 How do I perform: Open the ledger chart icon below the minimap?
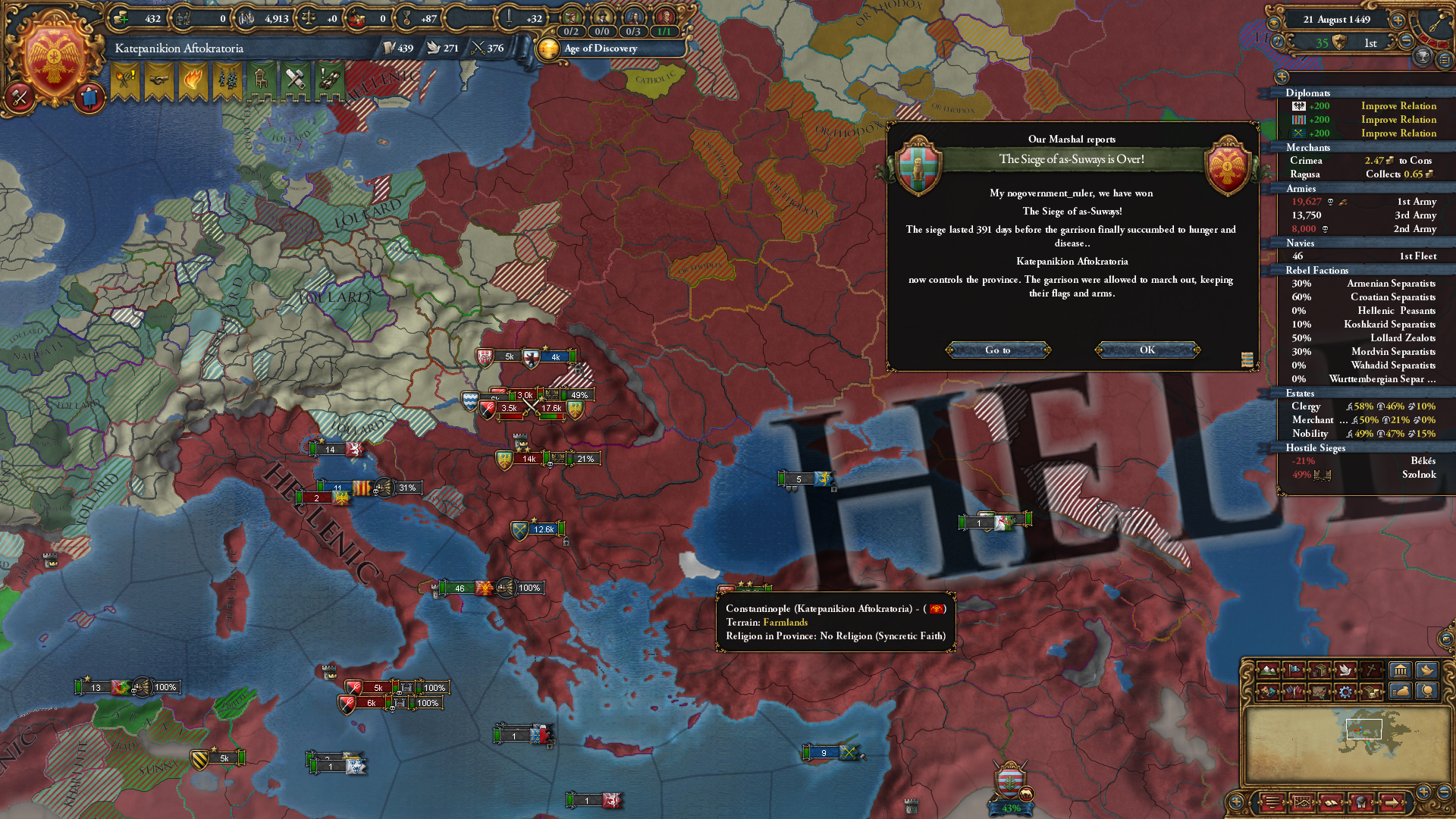click(1302, 804)
